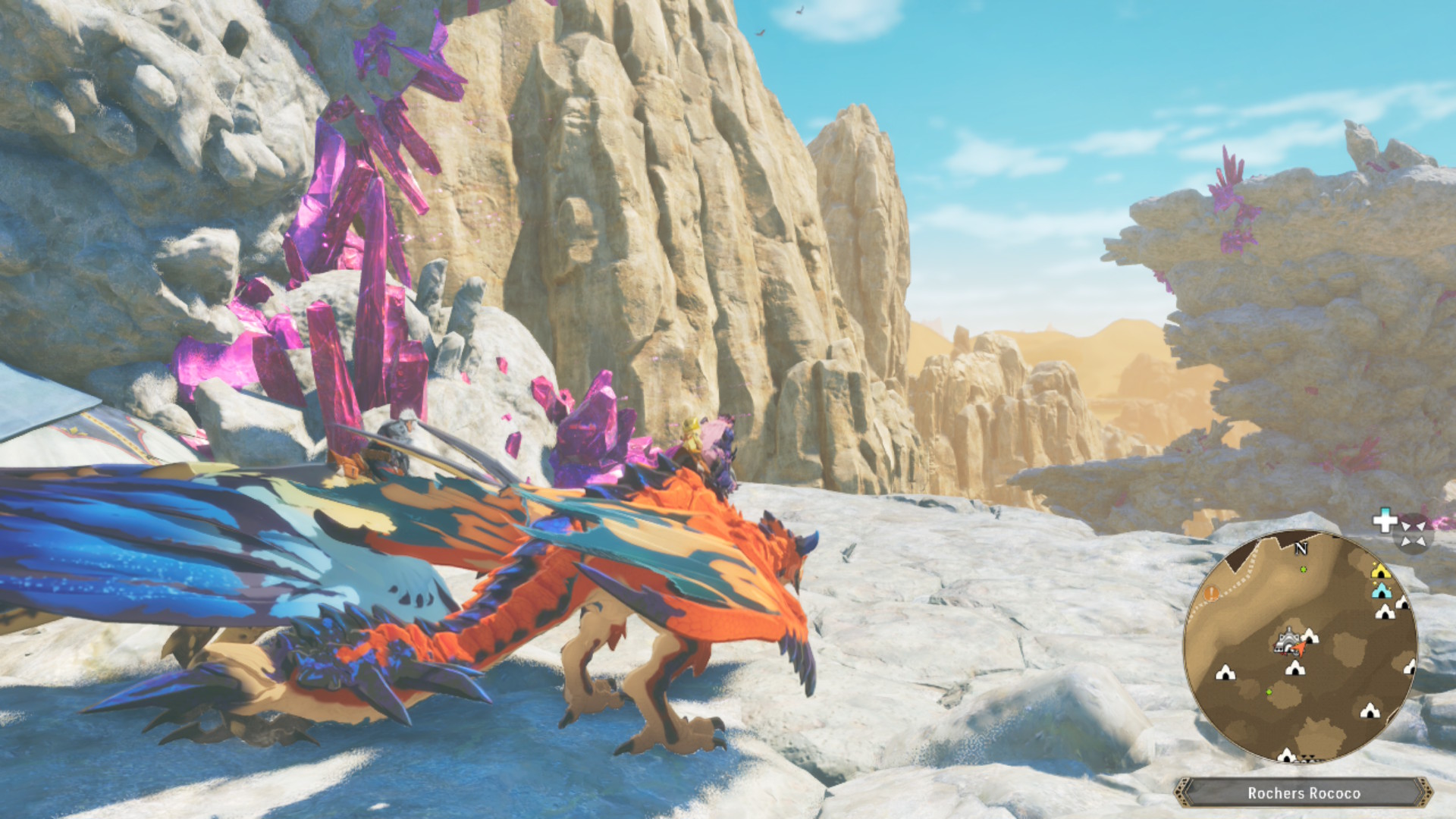Click the Rochers Rococo location banner
The width and height of the screenshot is (1456, 819).
[x=1303, y=793]
